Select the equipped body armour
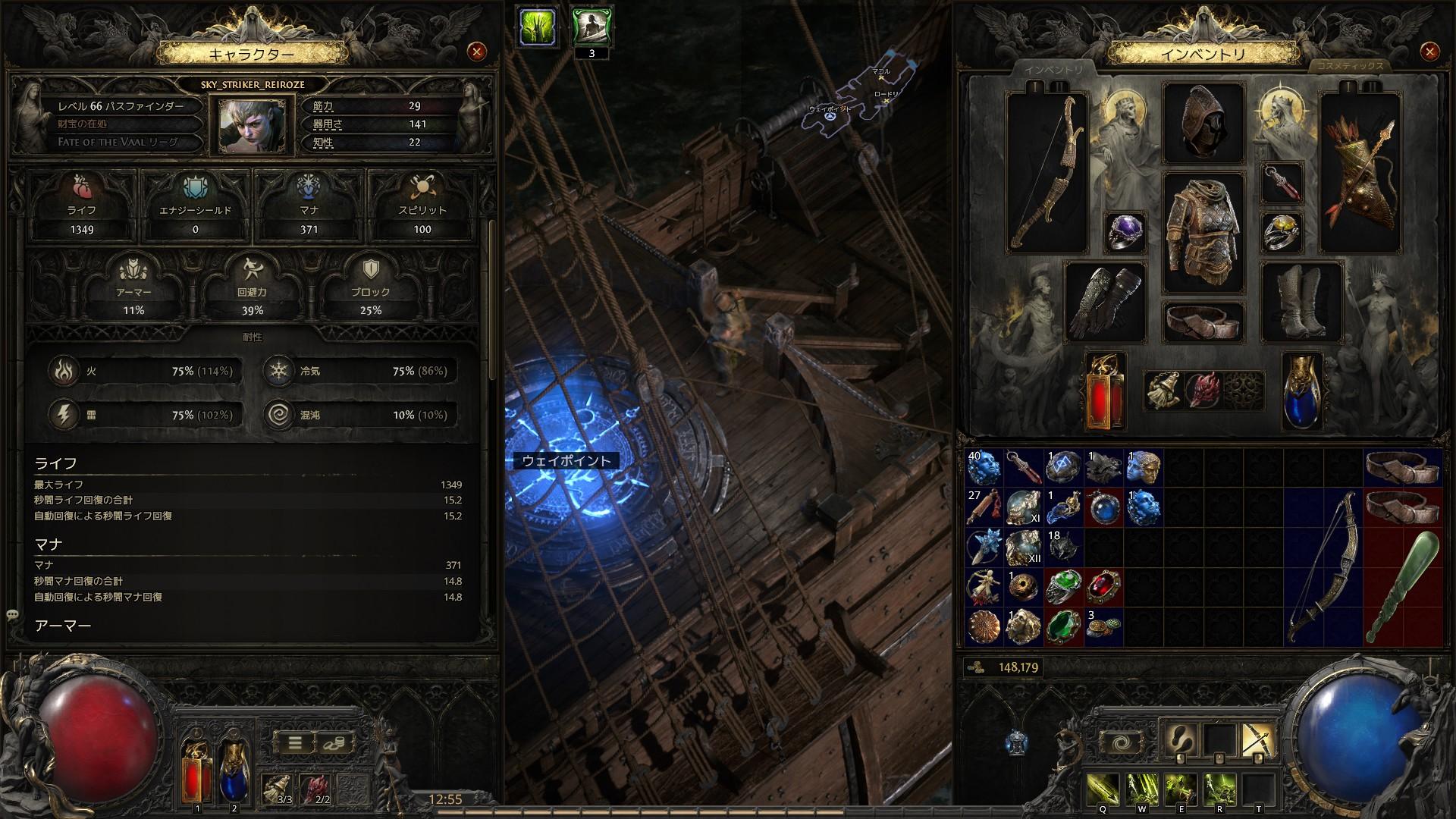The width and height of the screenshot is (1456, 819). click(x=1203, y=233)
